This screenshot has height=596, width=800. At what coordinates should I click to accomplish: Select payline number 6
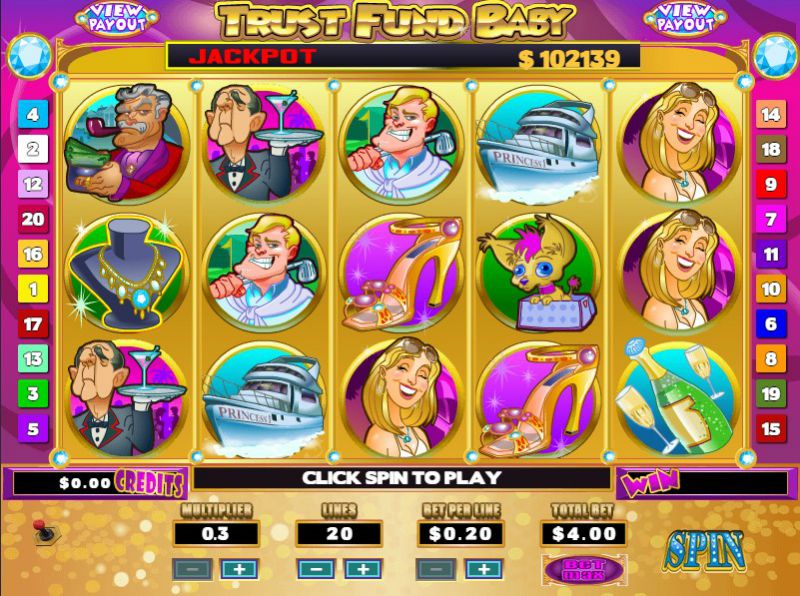pyautogui.click(x=770, y=323)
